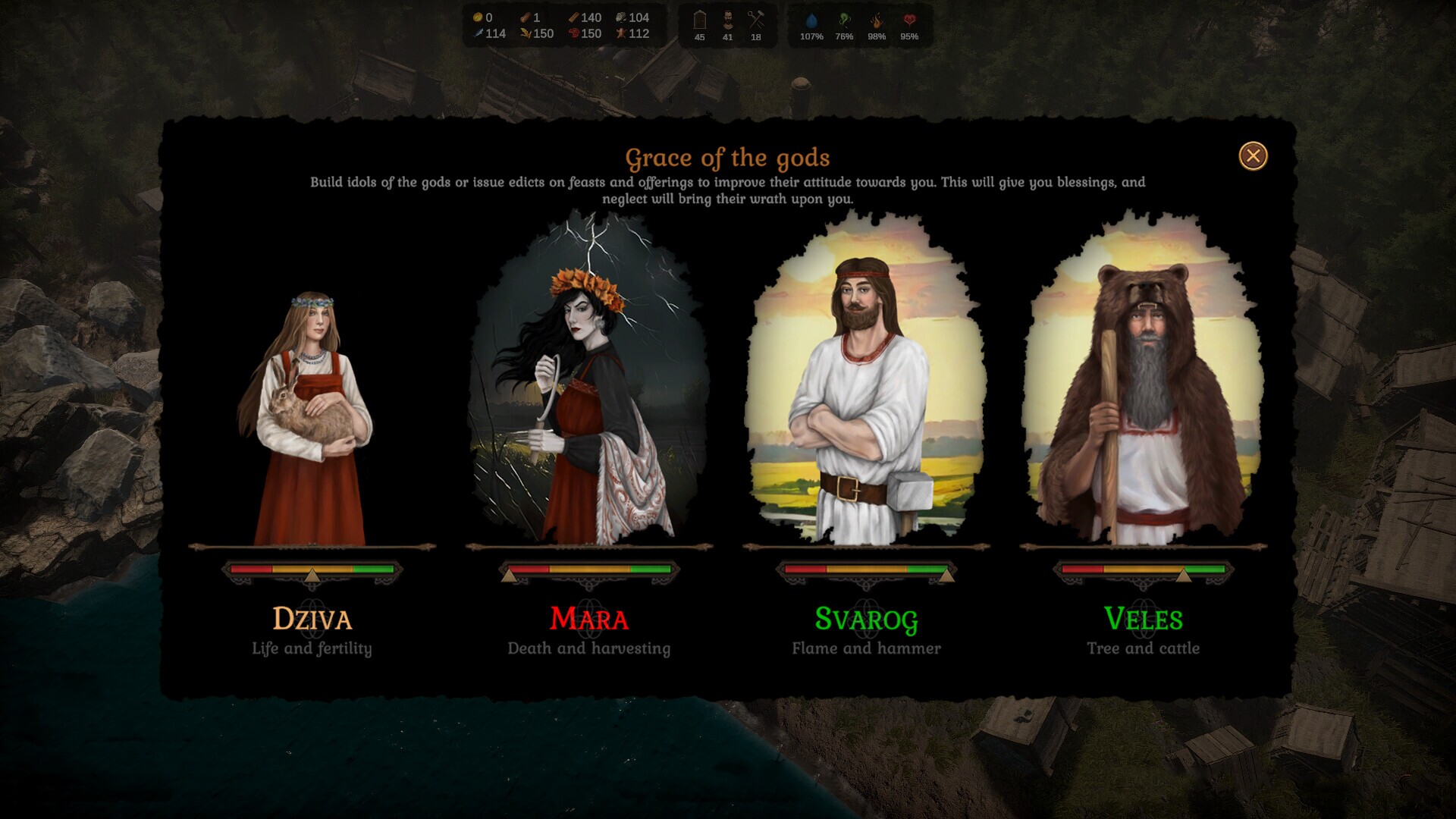The width and height of the screenshot is (1456, 819).
Task: Click the flame warmth indicator
Action: [877, 20]
